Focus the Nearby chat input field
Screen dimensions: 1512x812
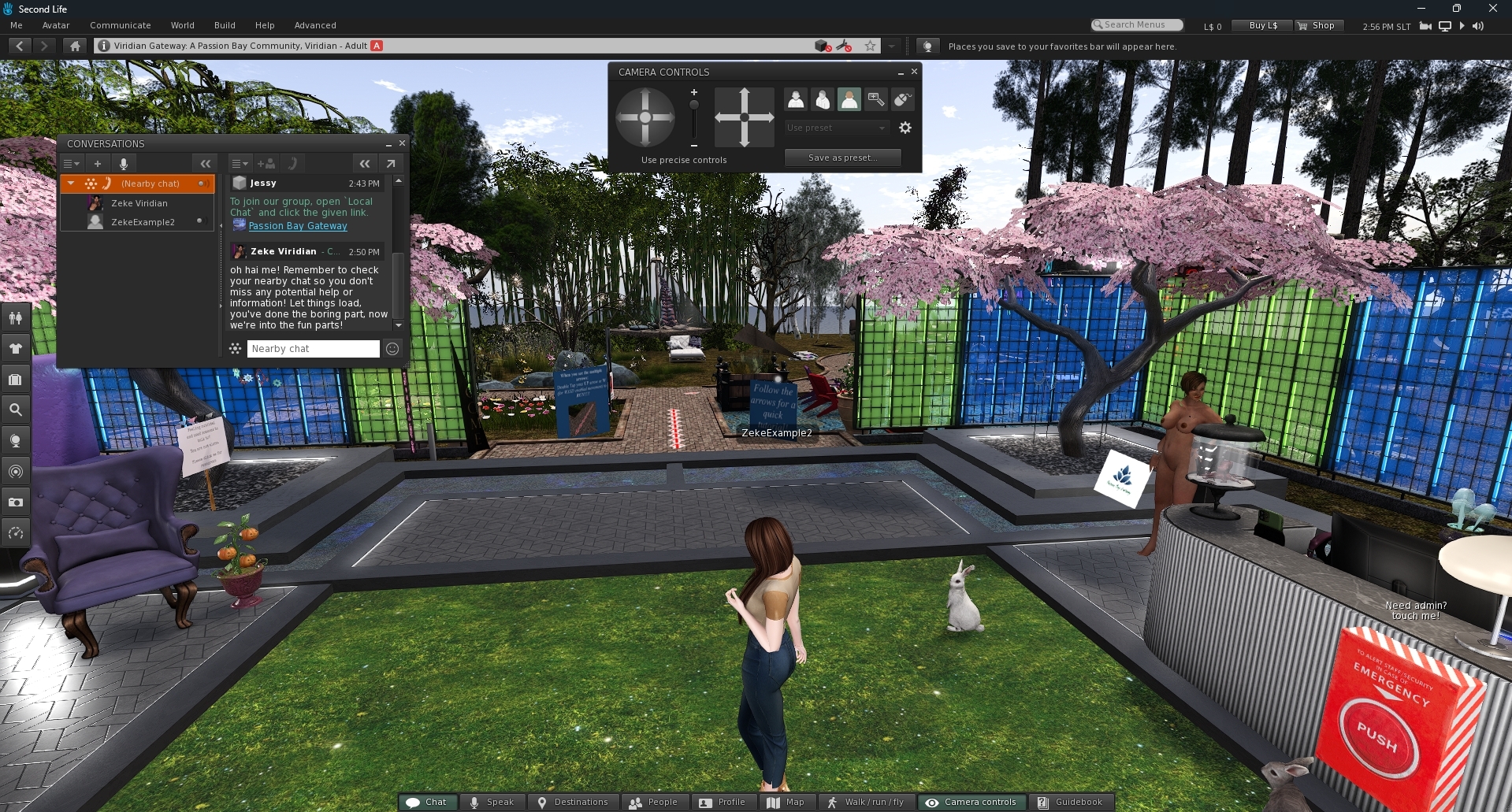click(313, 349)
